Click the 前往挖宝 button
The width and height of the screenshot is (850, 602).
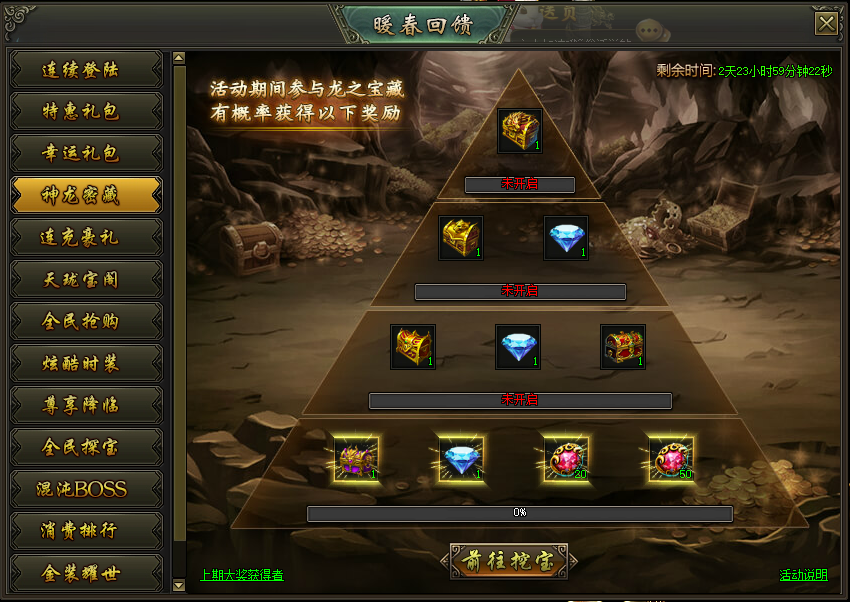(508, 561)
